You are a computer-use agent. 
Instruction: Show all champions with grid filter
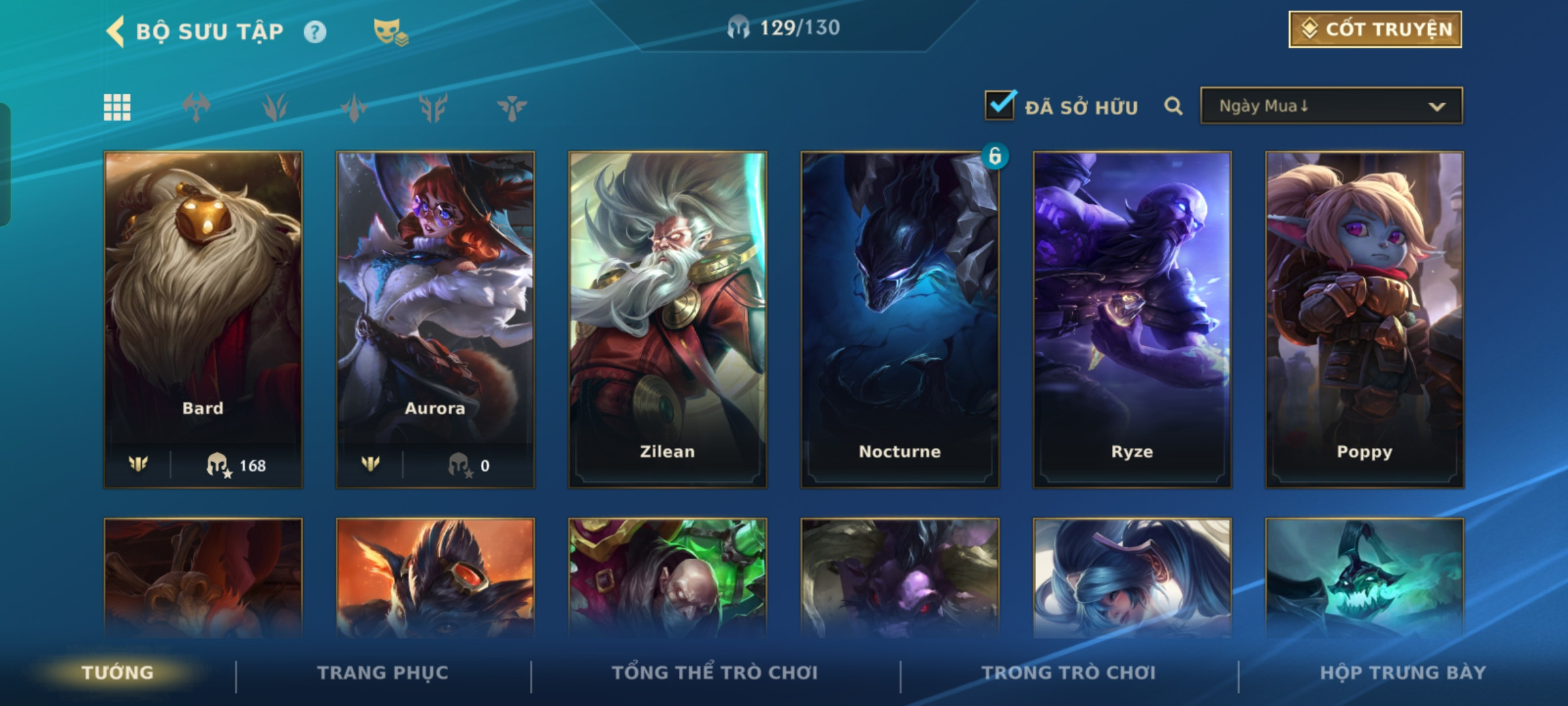tap(117, 107)
